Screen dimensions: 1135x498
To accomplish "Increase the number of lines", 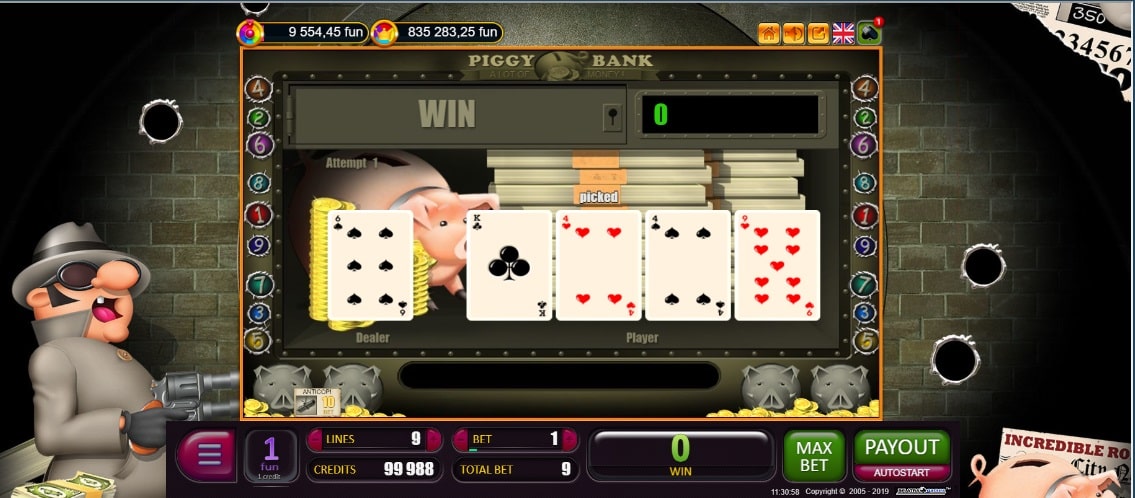I will point(434,439).
